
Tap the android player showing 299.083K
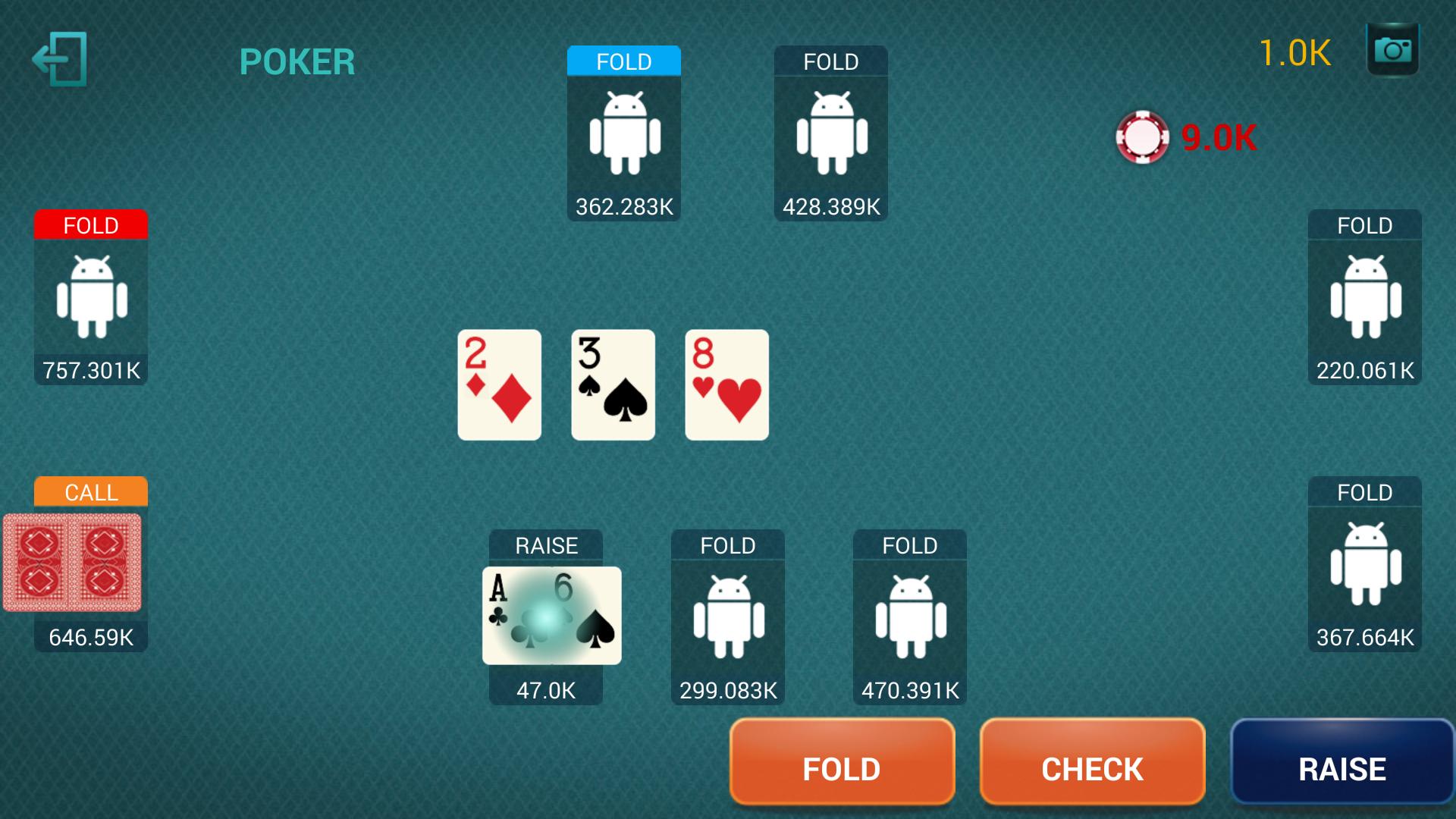(726, 618)
